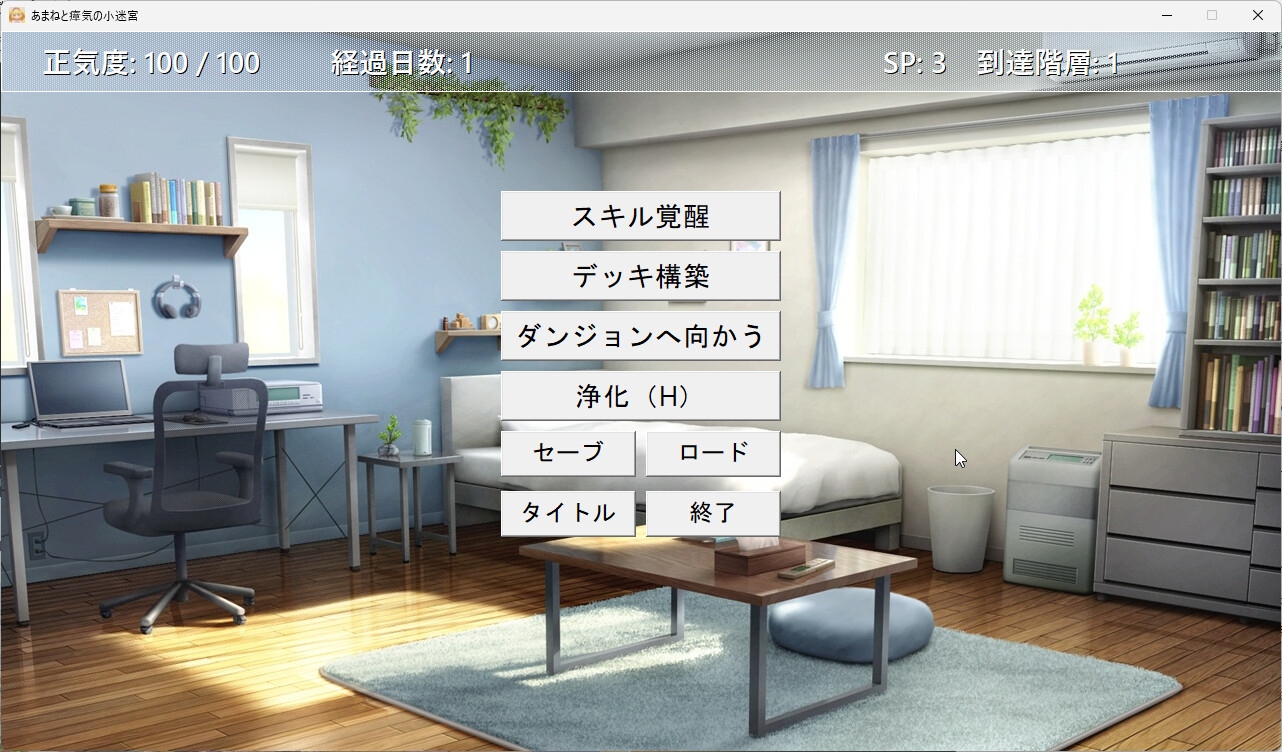Open the デッキ構築 (Deck Building) menu

coord(640,275)
